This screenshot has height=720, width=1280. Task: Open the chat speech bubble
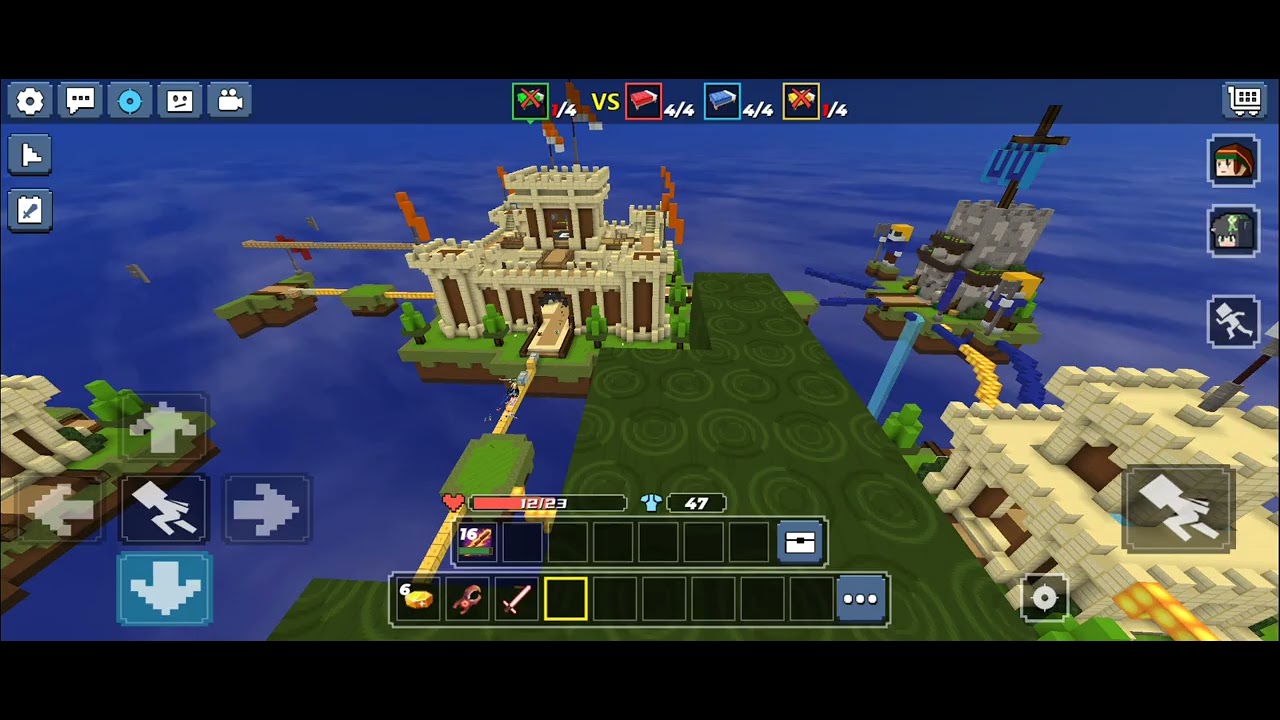[x=80, y=101]
